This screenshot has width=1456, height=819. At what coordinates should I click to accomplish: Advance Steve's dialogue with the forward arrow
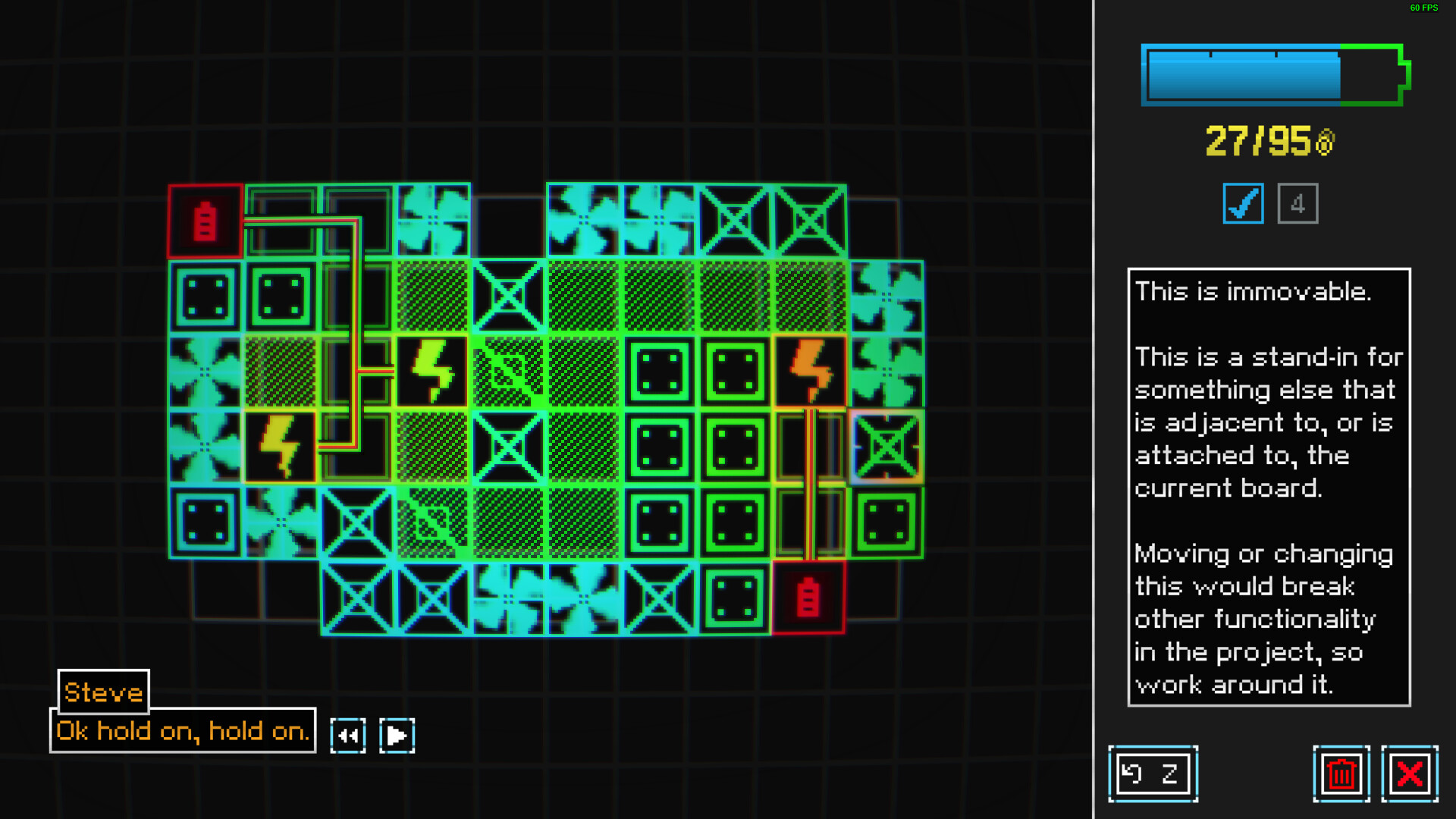pos(397,734)
